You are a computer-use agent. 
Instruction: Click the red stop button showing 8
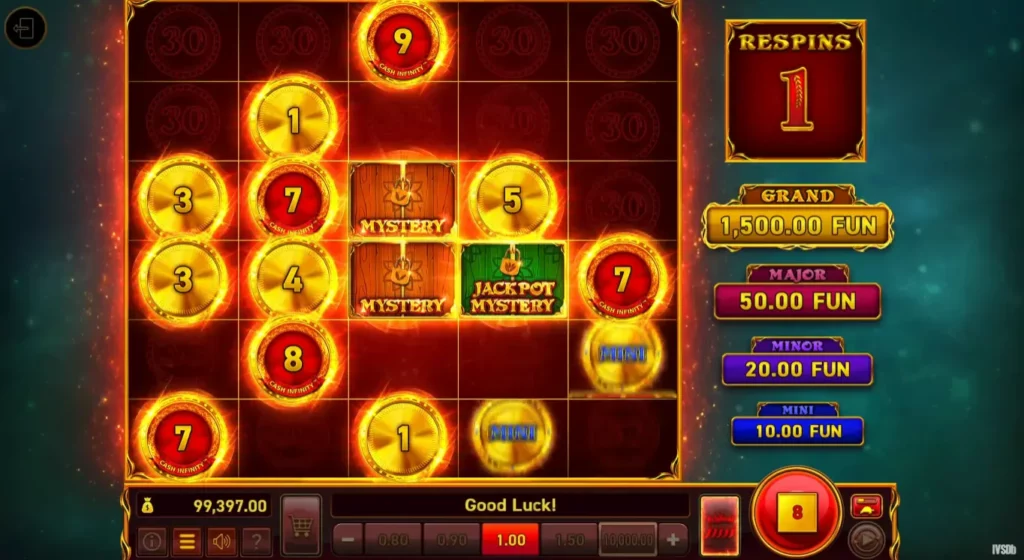click(796, 512)
